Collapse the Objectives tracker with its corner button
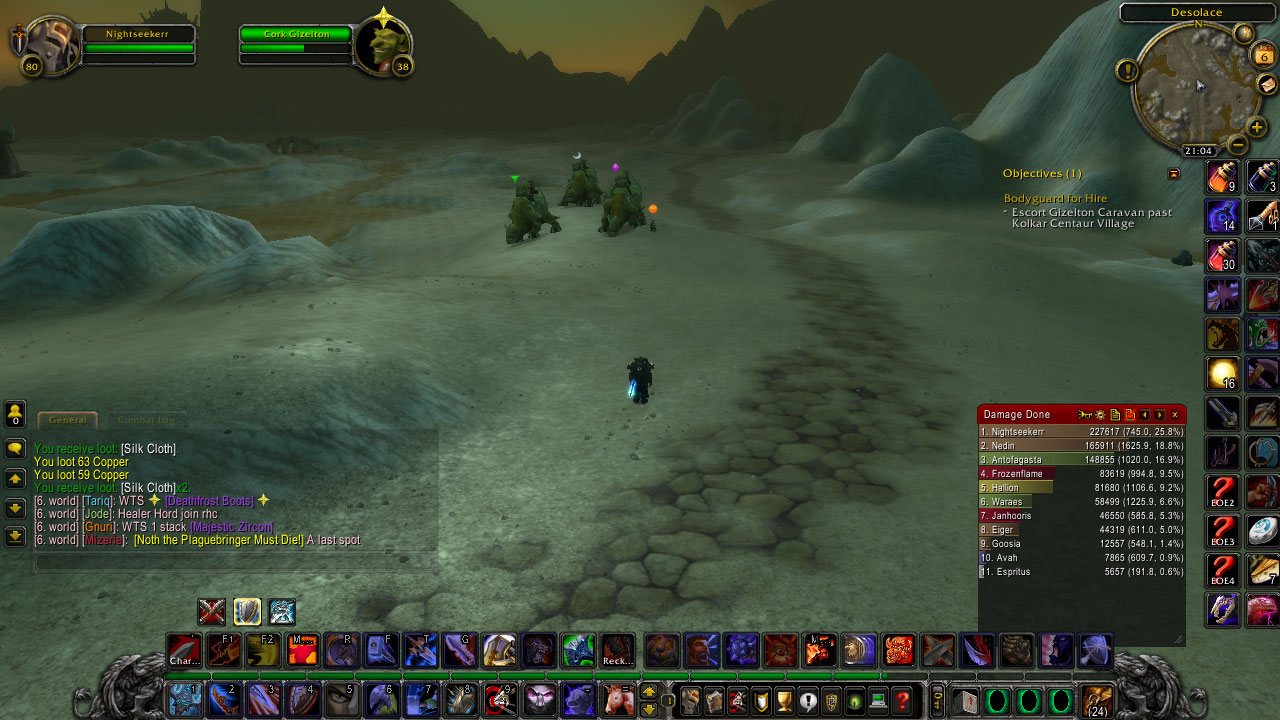Screen dimensions: 1280x720 1173,173
